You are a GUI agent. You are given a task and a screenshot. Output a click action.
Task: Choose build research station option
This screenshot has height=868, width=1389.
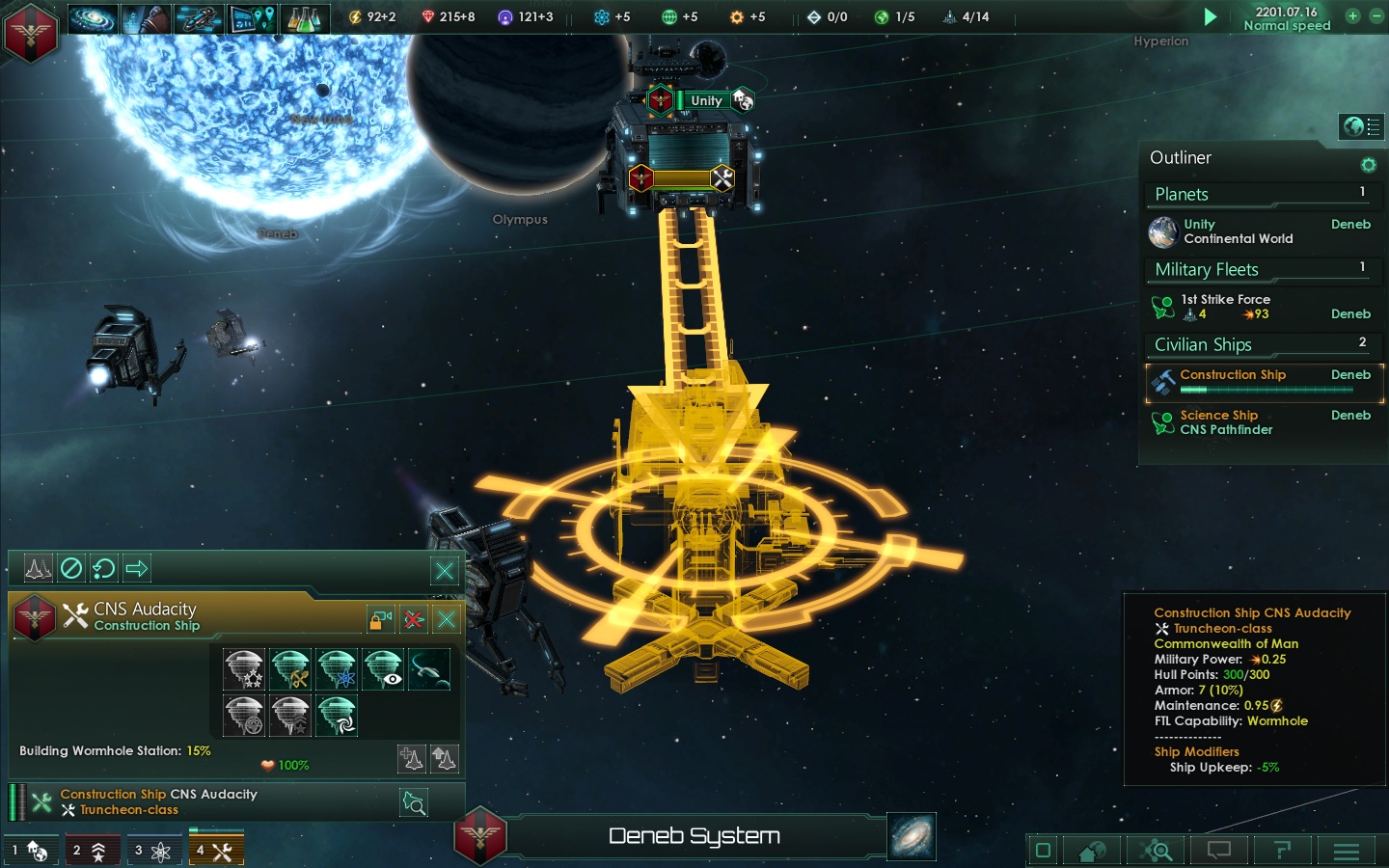coord(337,668)
